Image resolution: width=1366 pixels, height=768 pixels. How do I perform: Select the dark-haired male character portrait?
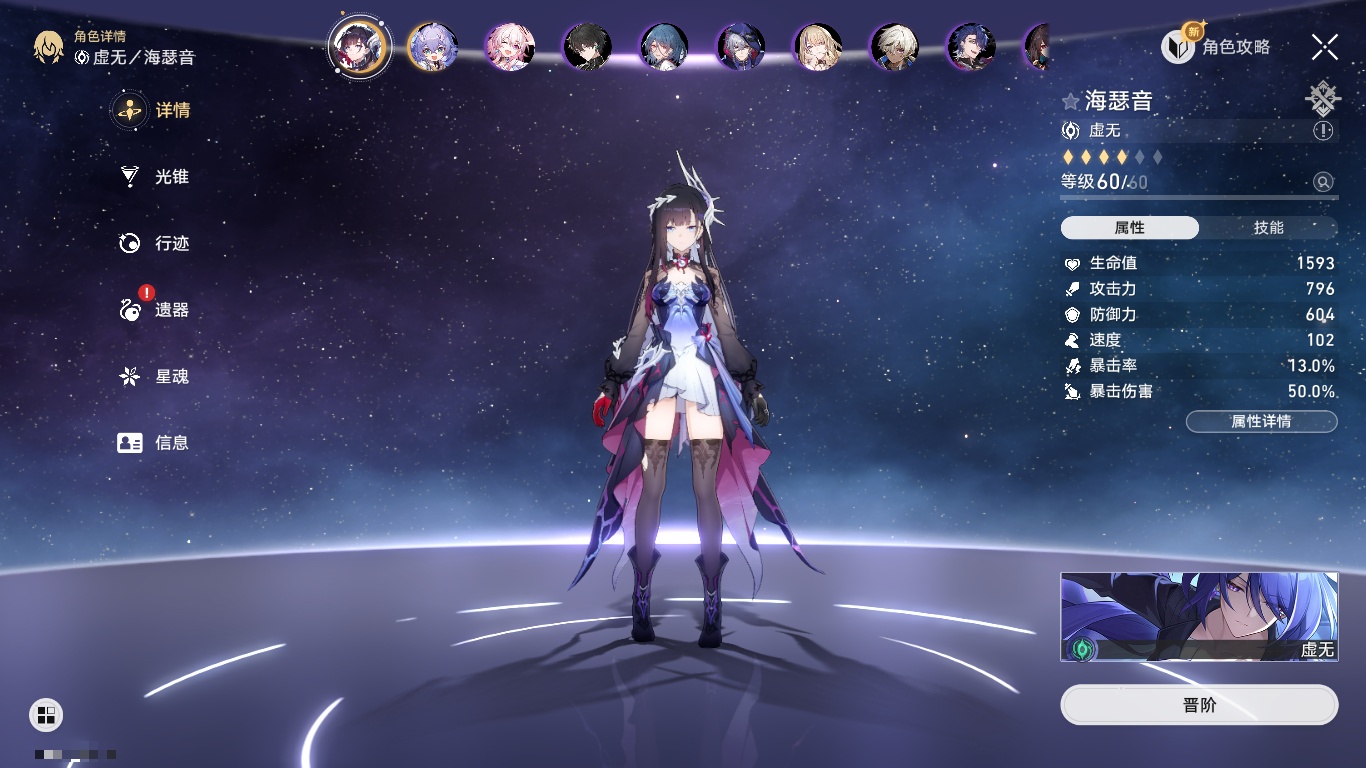pos(587,47)
